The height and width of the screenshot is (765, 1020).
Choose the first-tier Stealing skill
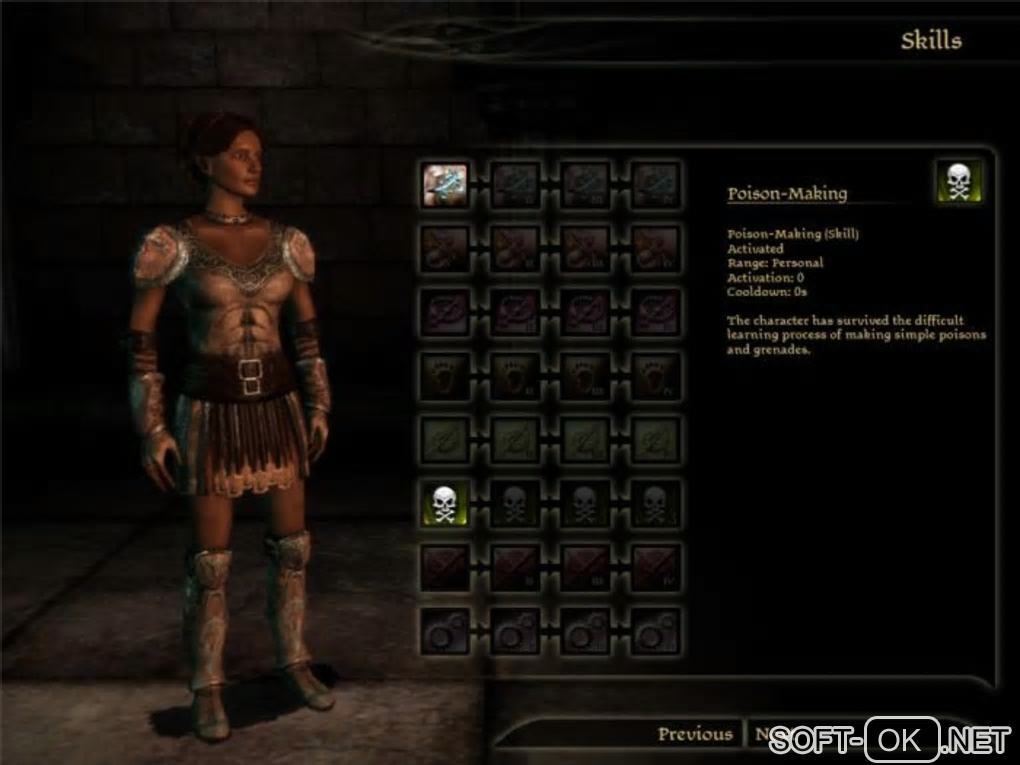[445, 249]
